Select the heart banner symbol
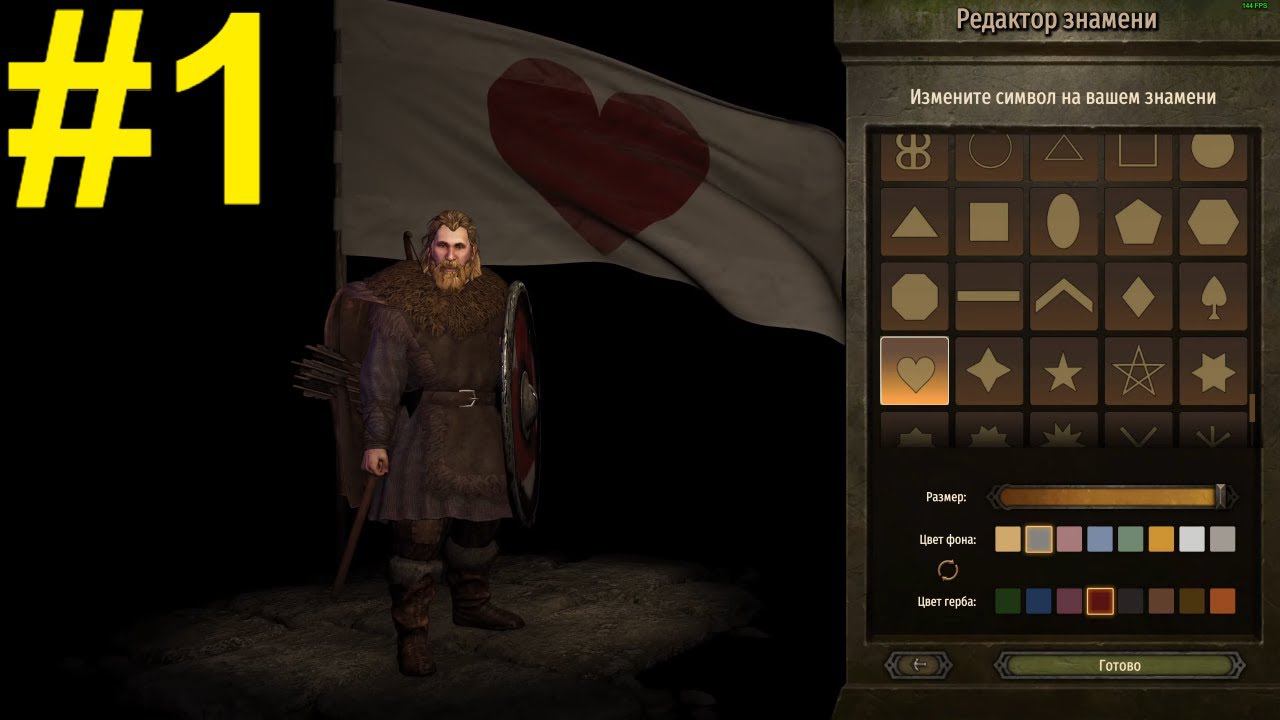Screen dimensions: 1280x720 (914, 370)
